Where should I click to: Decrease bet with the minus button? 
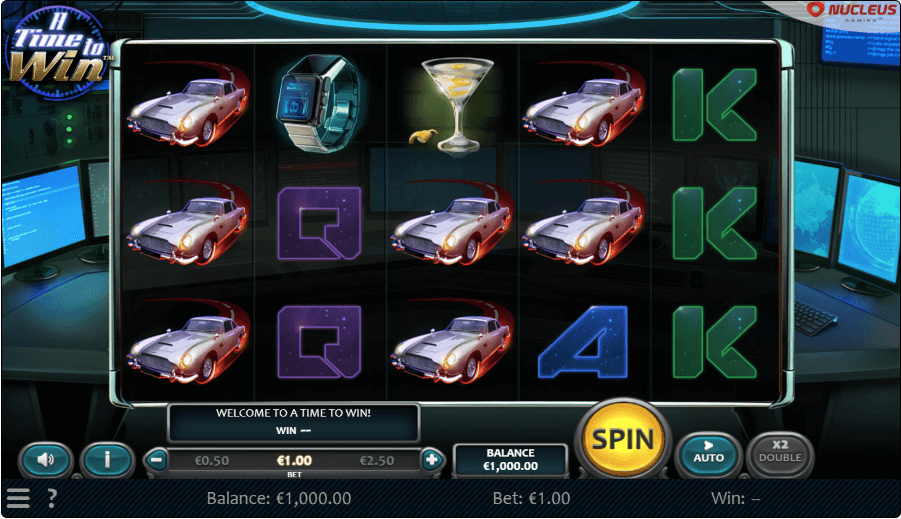coord(156,460)
